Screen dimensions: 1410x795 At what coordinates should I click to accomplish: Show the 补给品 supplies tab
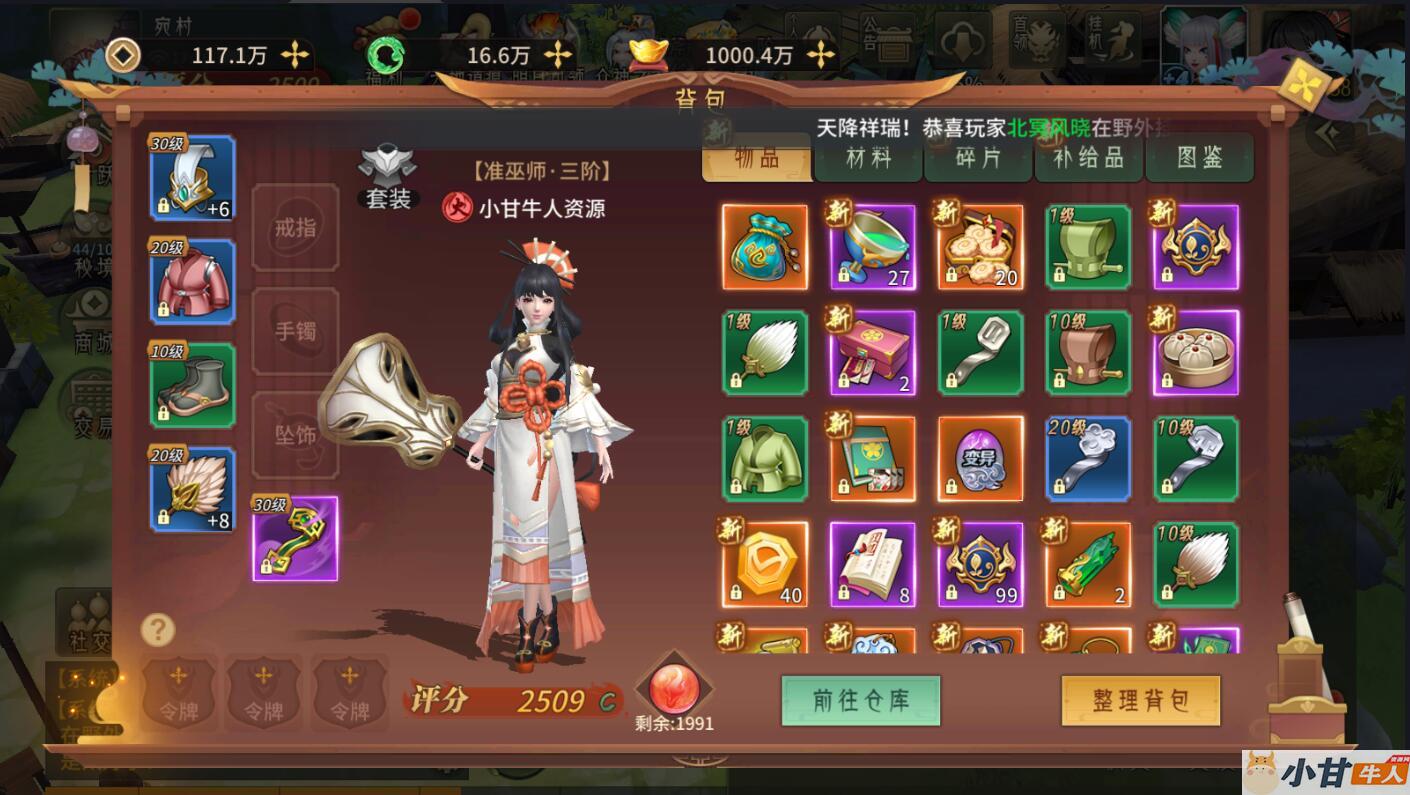(1089, 158)
